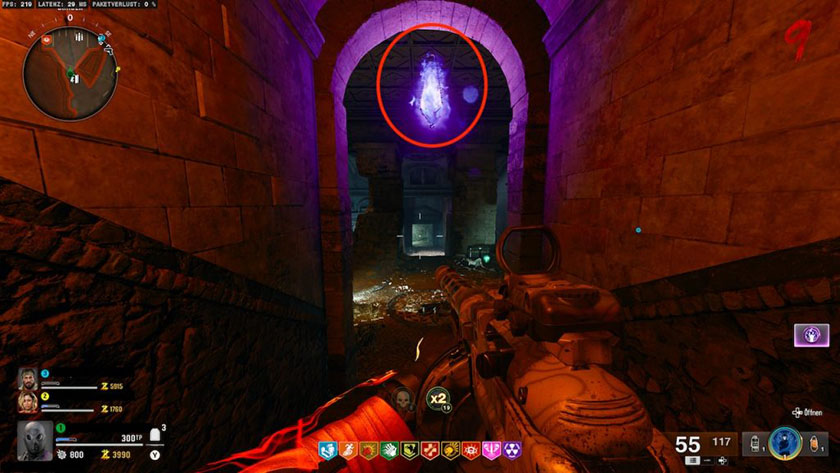The height and width of the screenshot is (473, 840).
Task: Activate the blue circular field upgrade
Action: [785, 441]
